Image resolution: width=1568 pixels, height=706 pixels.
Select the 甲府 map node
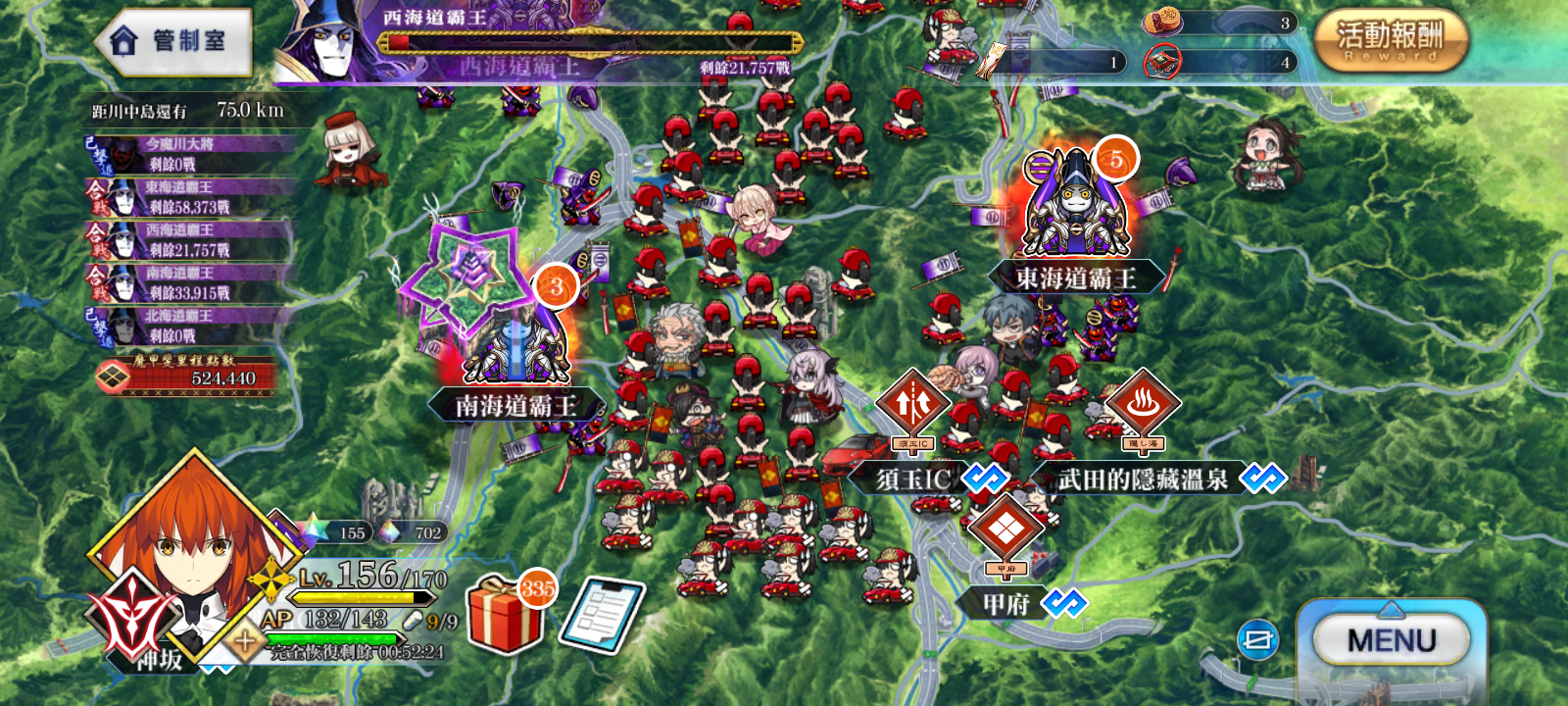1006,530
